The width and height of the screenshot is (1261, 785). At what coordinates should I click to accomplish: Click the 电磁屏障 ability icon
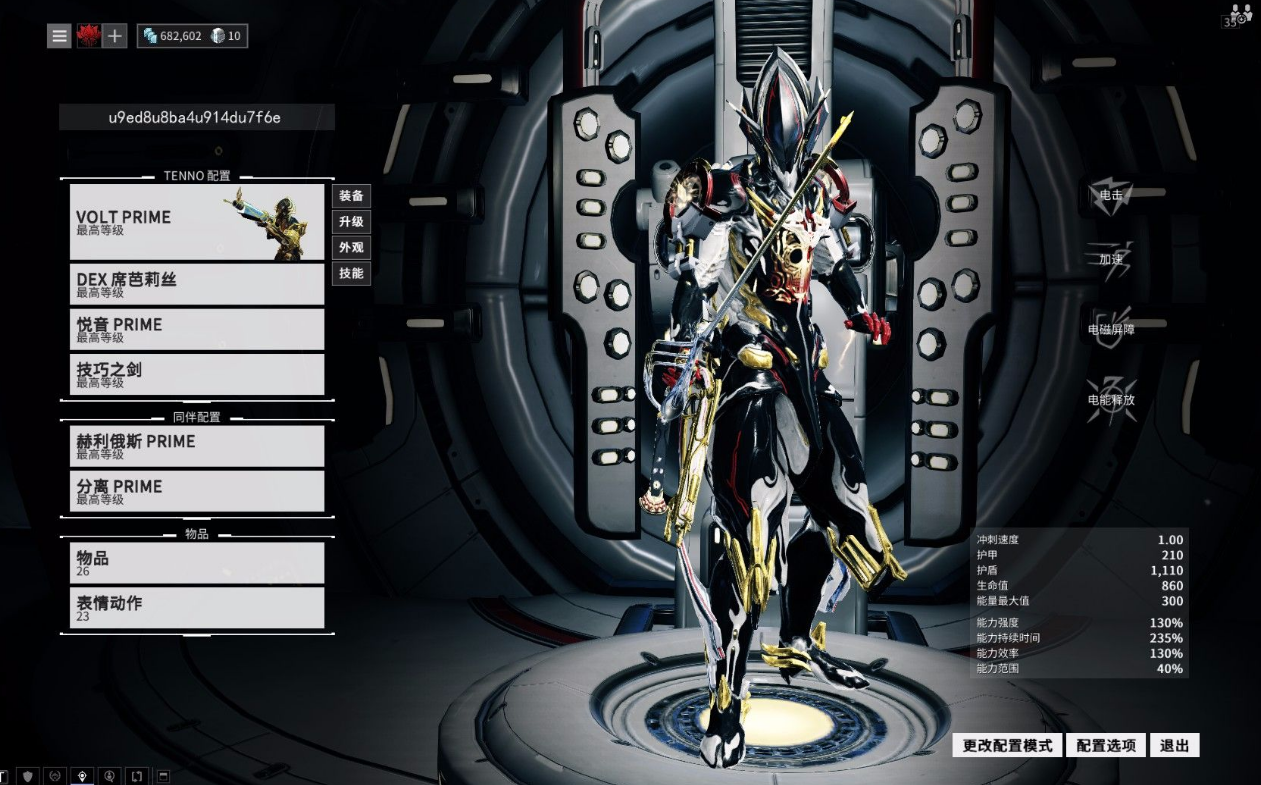[x=1111, y=328]
